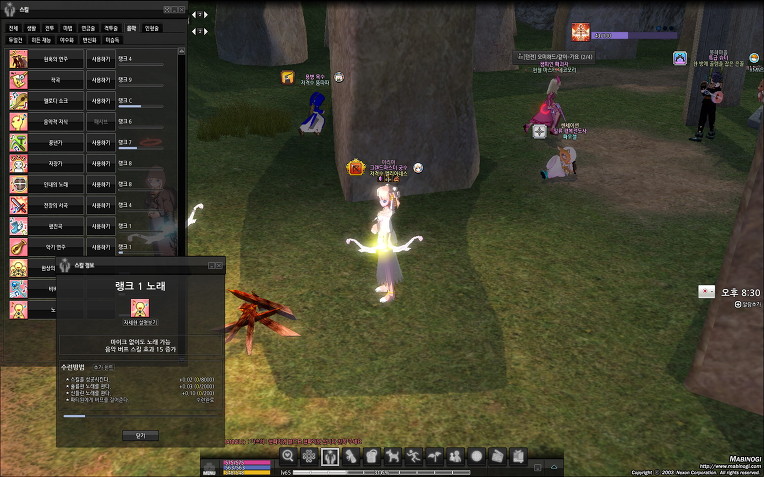Screen dimensions: 764x477
Task: Use the 악기 연주 skill via 사용하기
Action: click(101, 247)
